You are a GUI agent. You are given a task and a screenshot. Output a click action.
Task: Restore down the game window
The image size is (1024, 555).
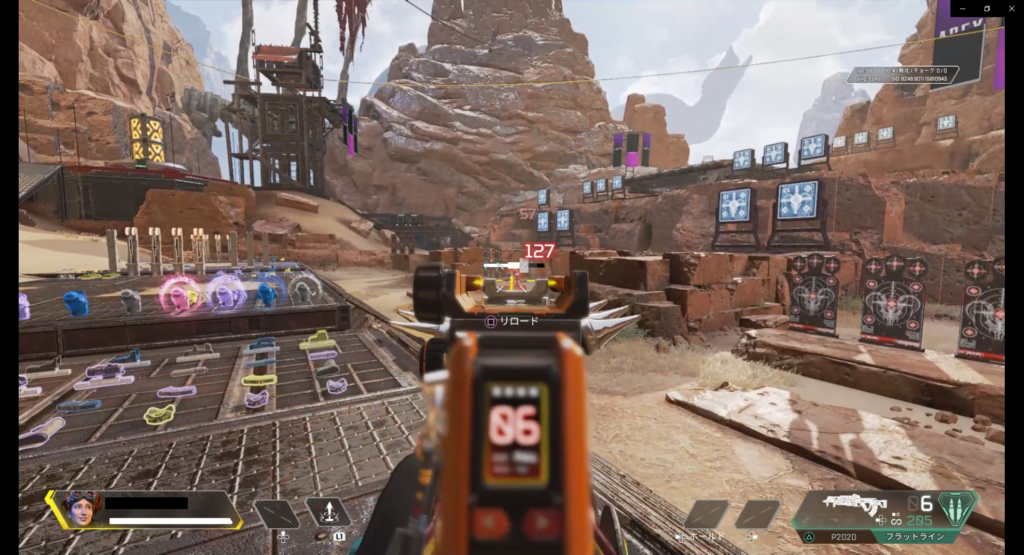pos(986,8)
